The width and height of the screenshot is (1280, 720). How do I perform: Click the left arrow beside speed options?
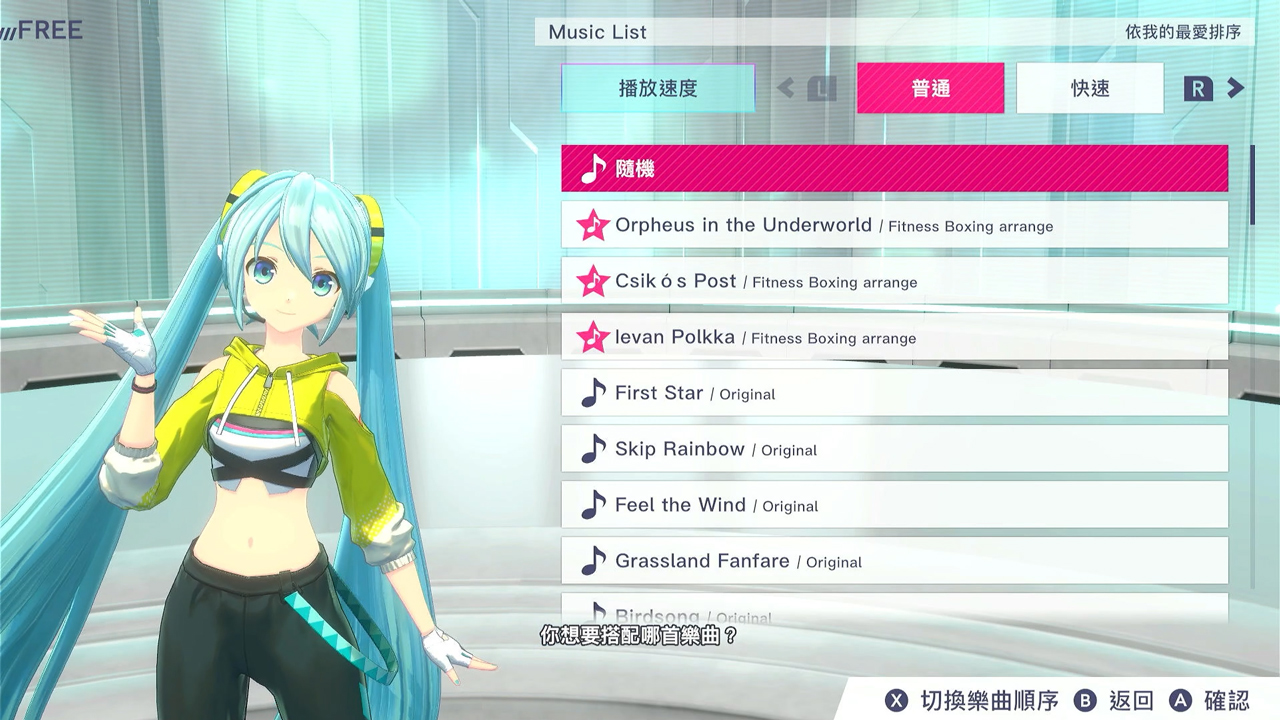[x=786, y=88]
